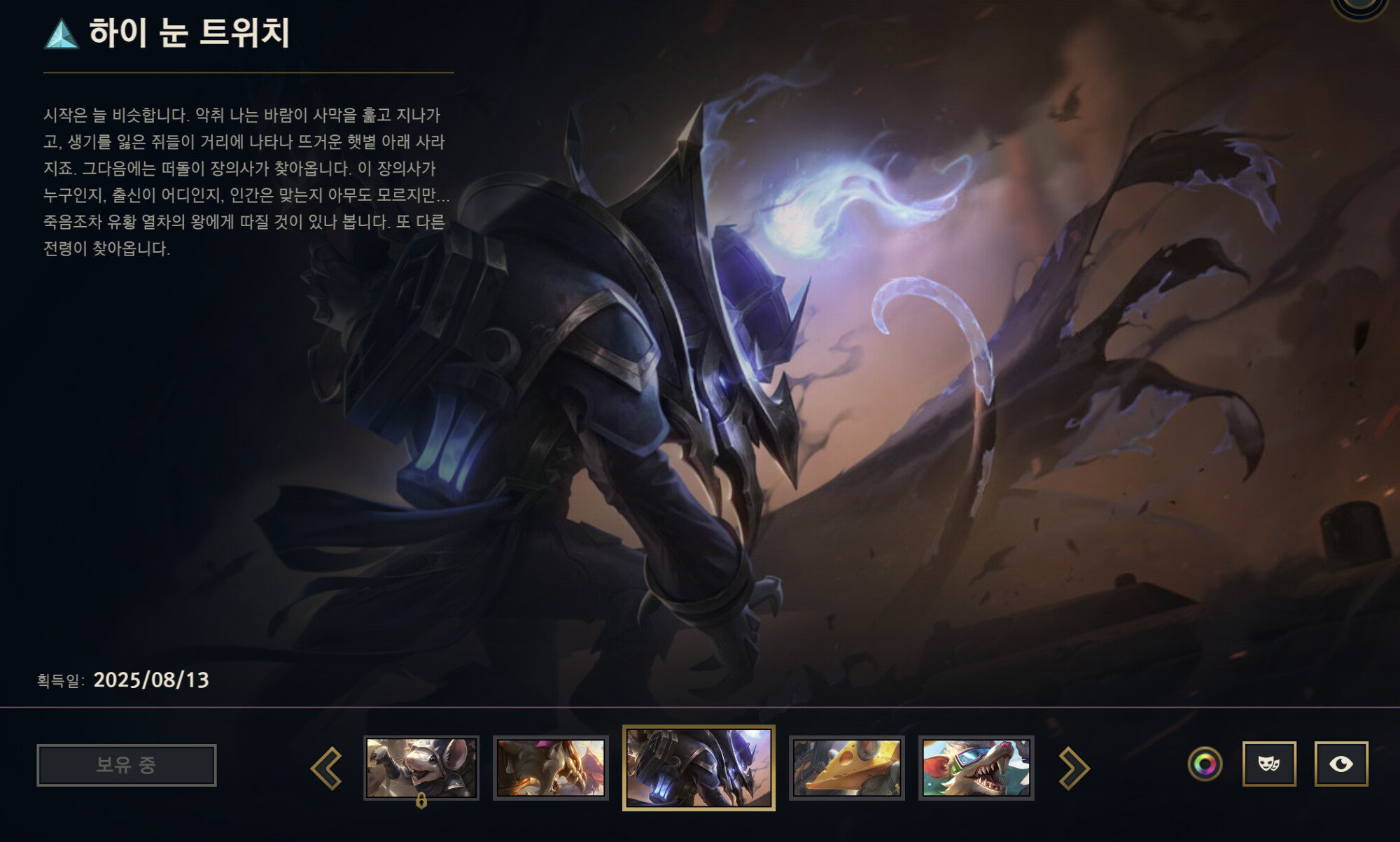The width and height of the screenshot is (1400, 842).
Task: Open the rainbow chroma wheel
Action: coord(1205,764)
